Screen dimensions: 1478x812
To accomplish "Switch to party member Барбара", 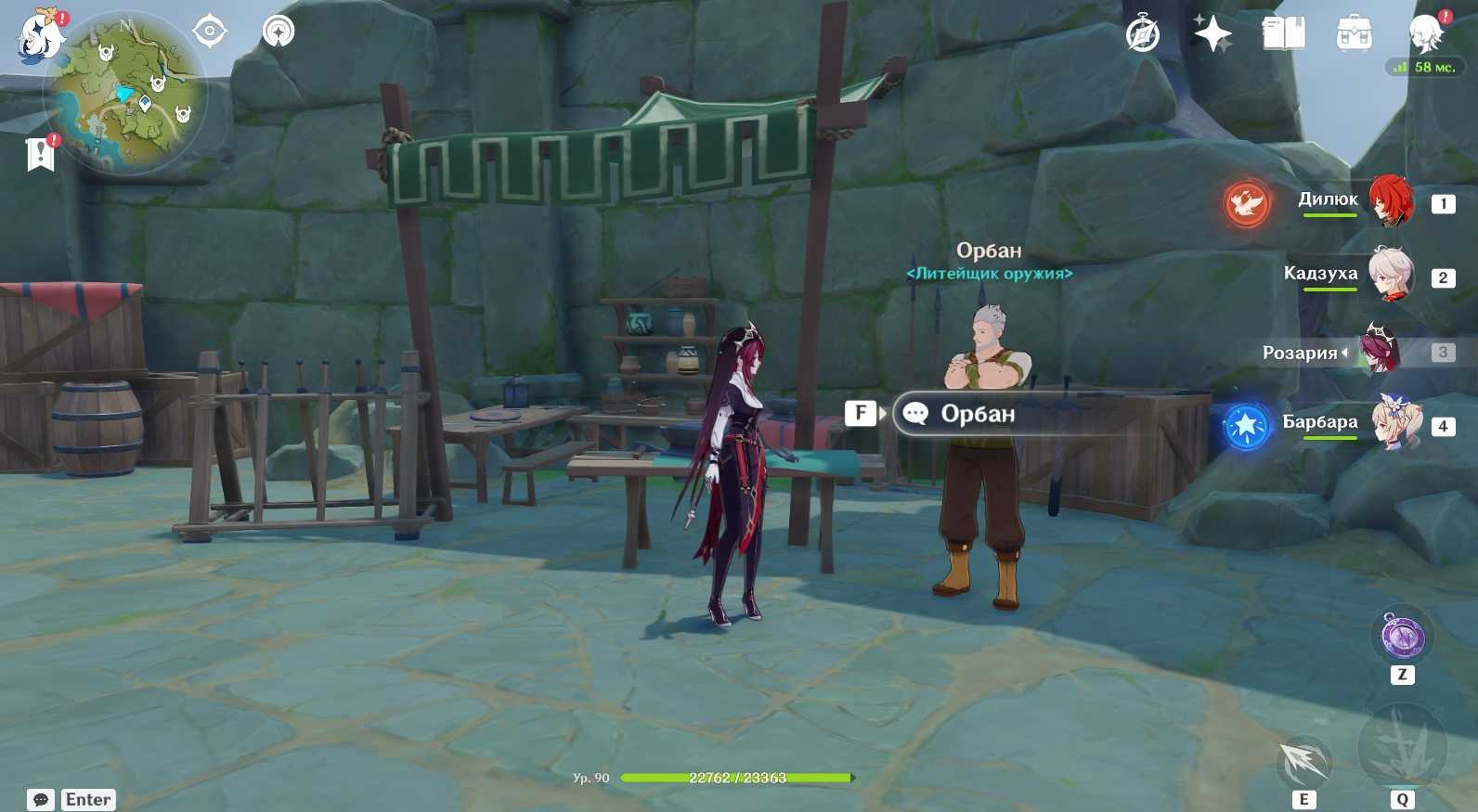I will 1394,424.
